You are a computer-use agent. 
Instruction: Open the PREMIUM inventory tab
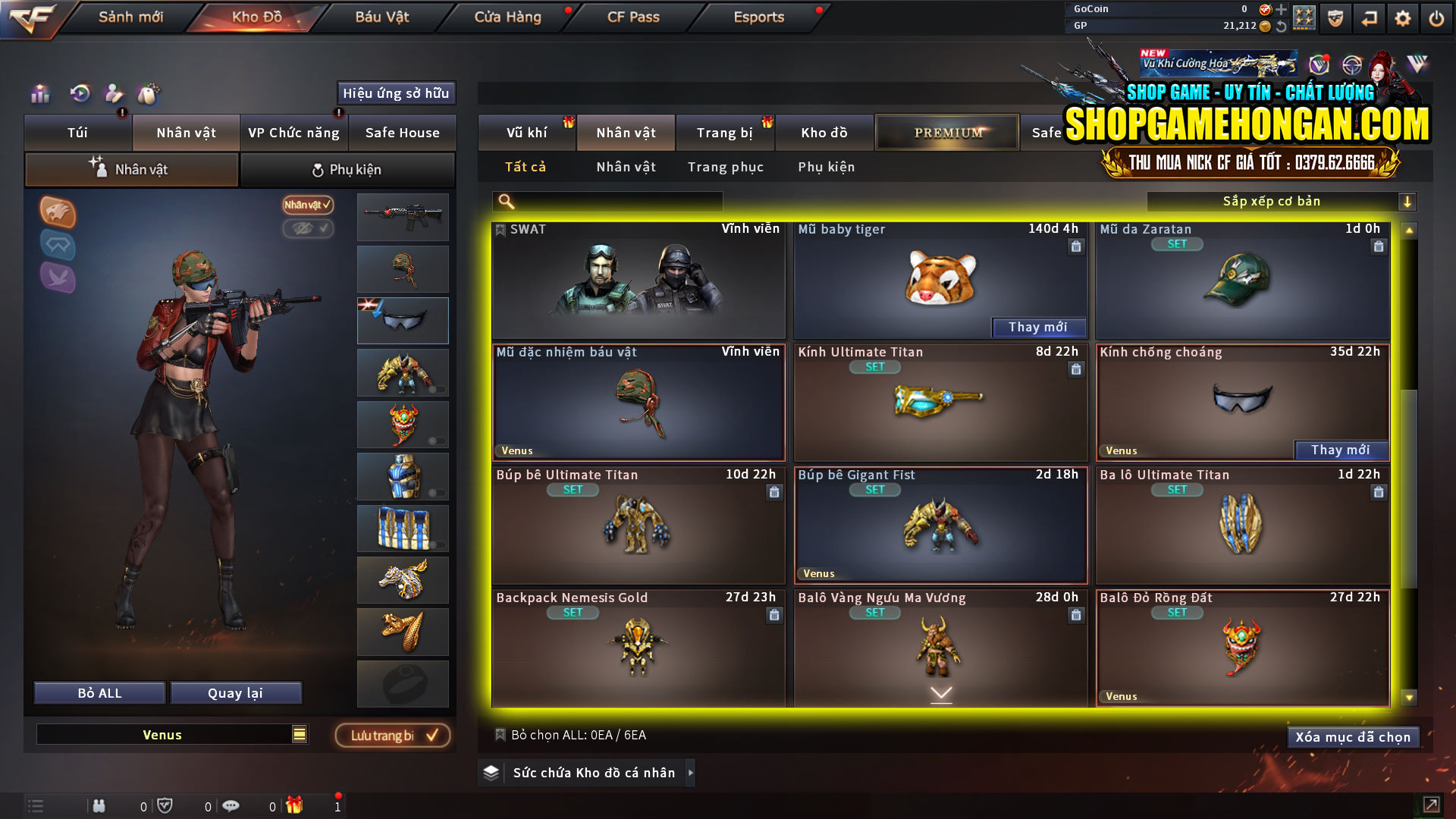pos(946,132)
